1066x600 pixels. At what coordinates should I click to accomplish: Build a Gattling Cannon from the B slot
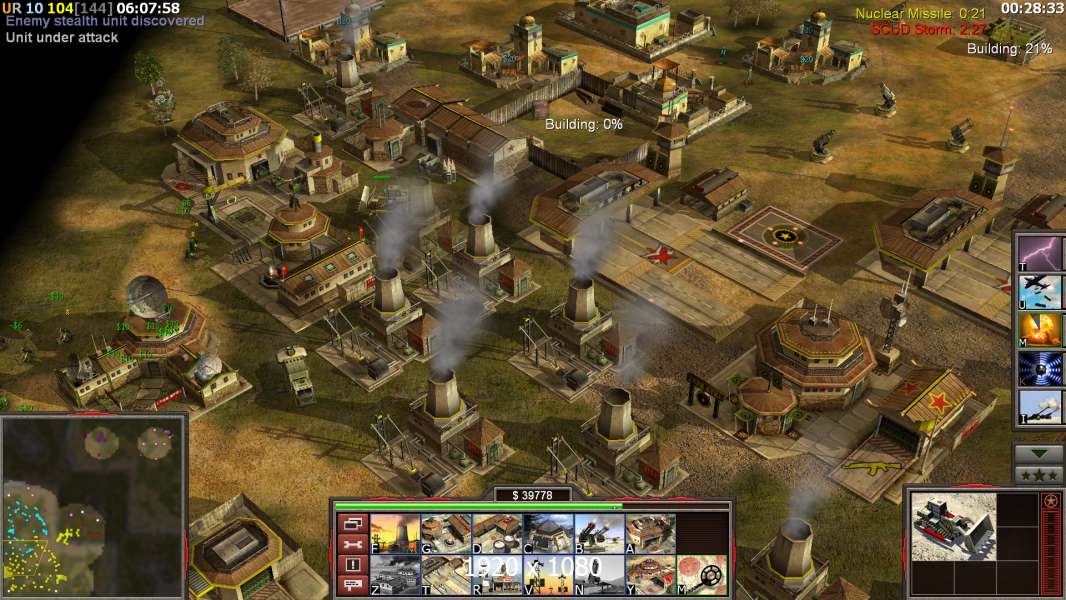pyautogui.click(x=599, y=533)
